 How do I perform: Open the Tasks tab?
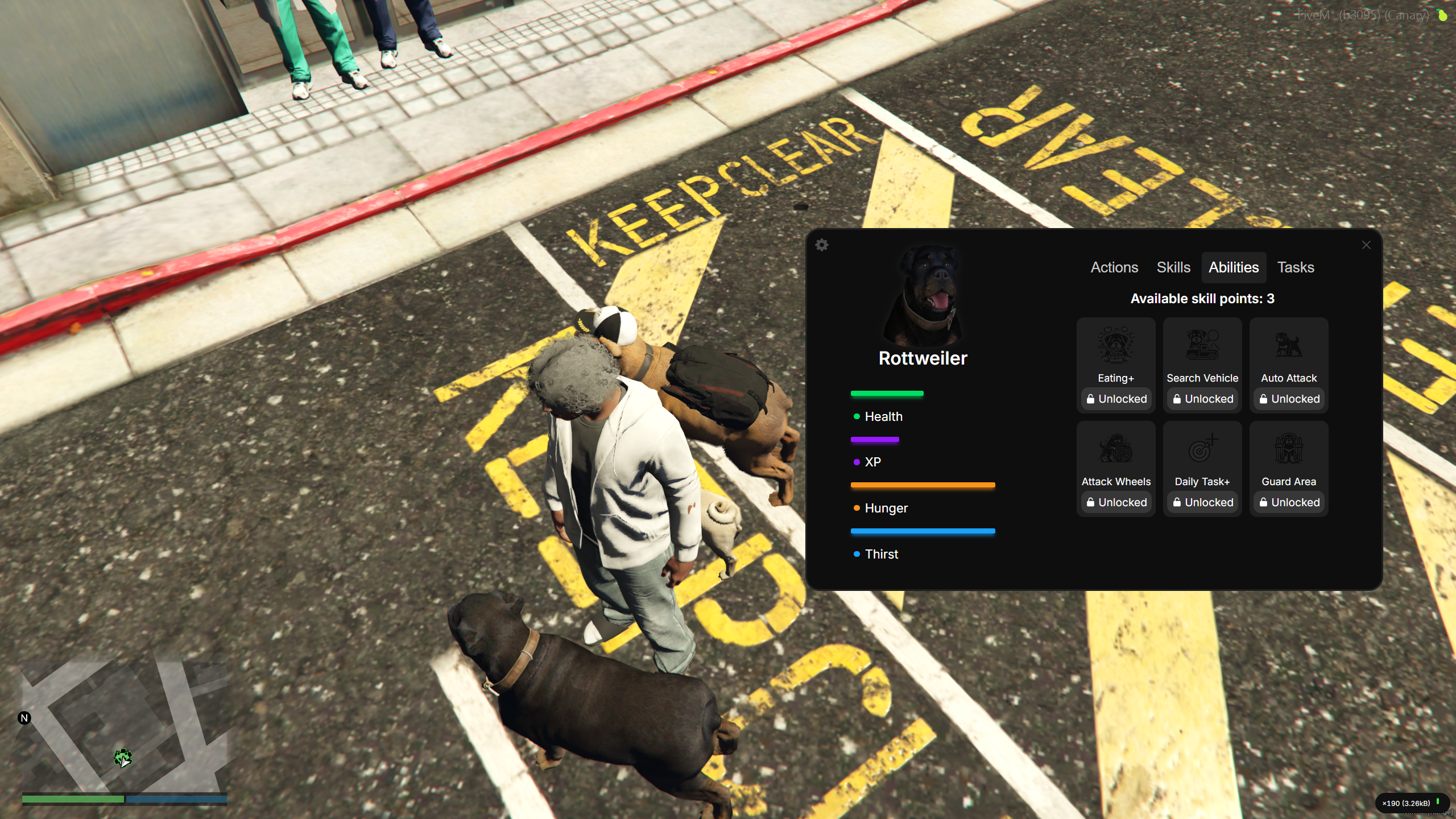click(x=1296, y=267)
